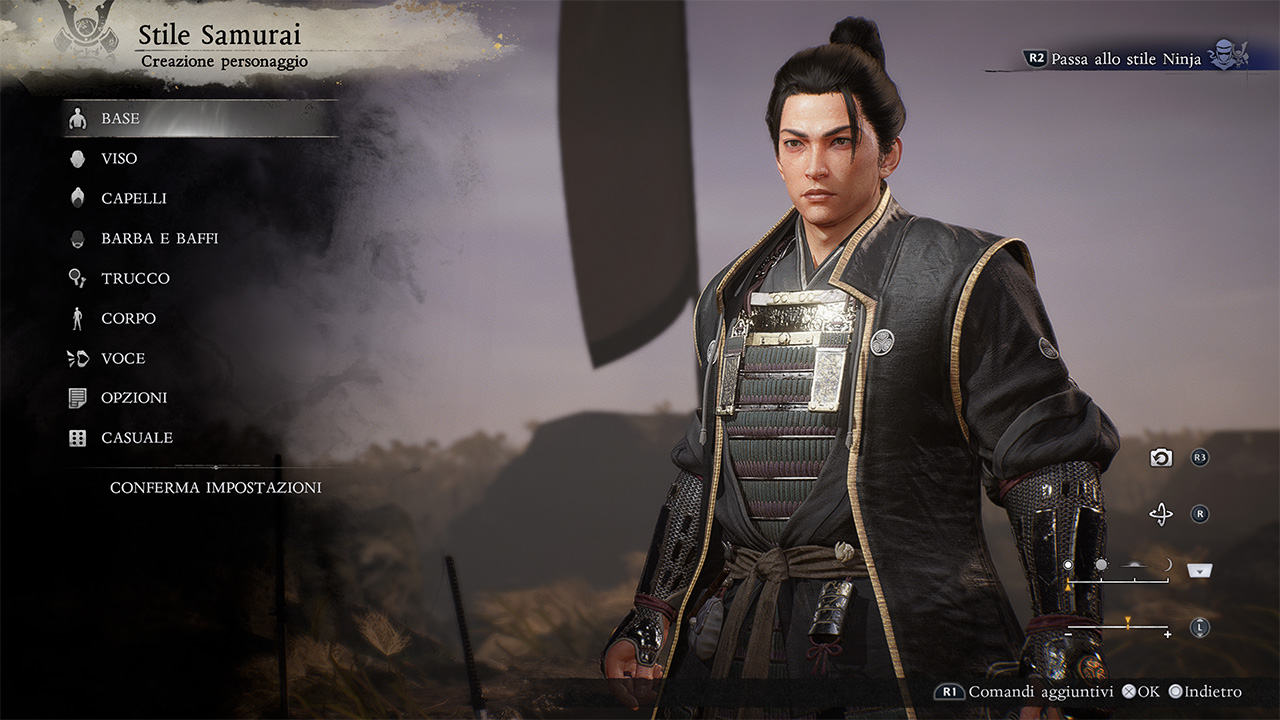1280x720 pixels.
Task: Select CASUALE to randomize character
Action: [136, 438]
